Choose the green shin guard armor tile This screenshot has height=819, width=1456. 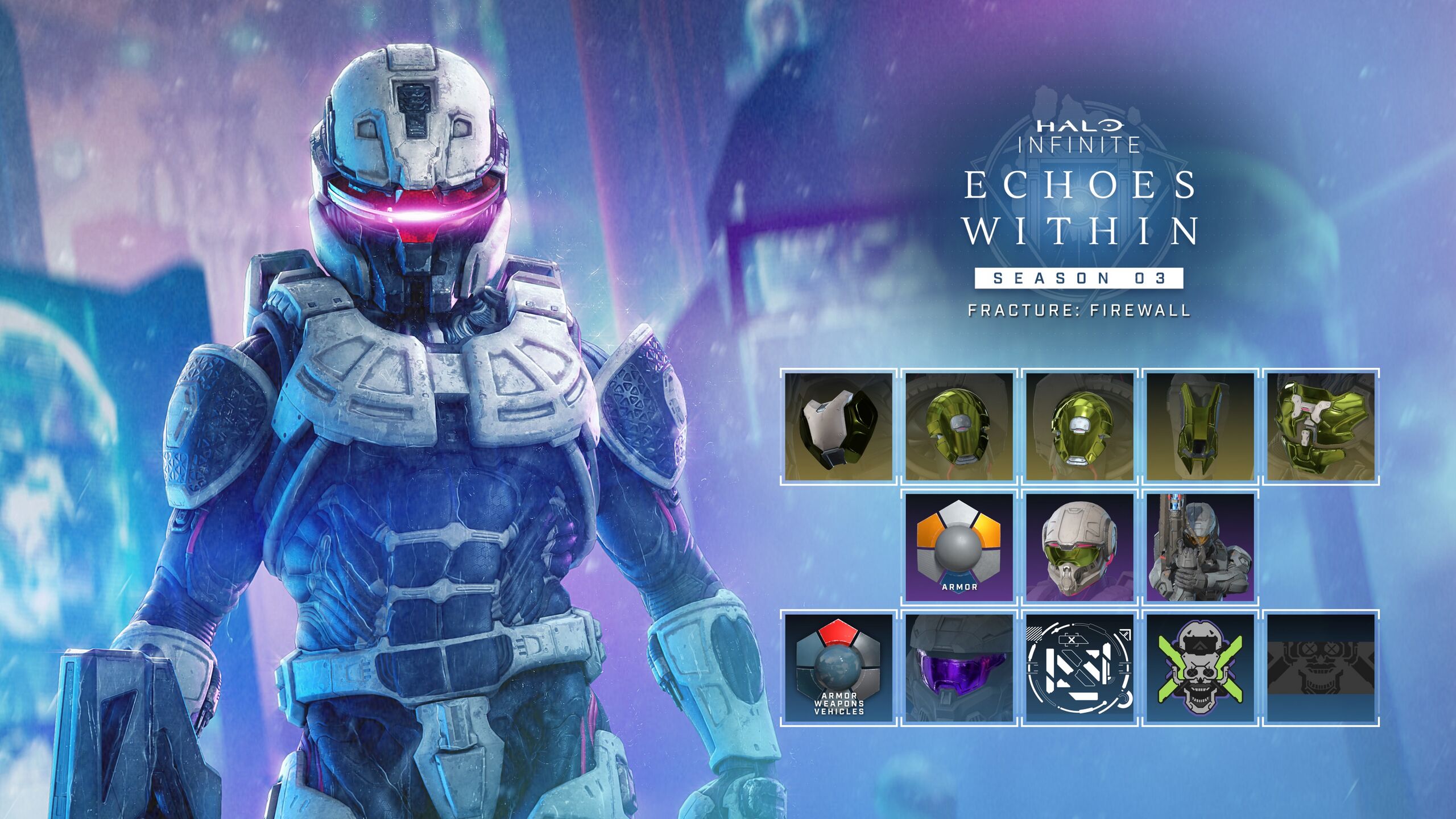(1201, 426)
